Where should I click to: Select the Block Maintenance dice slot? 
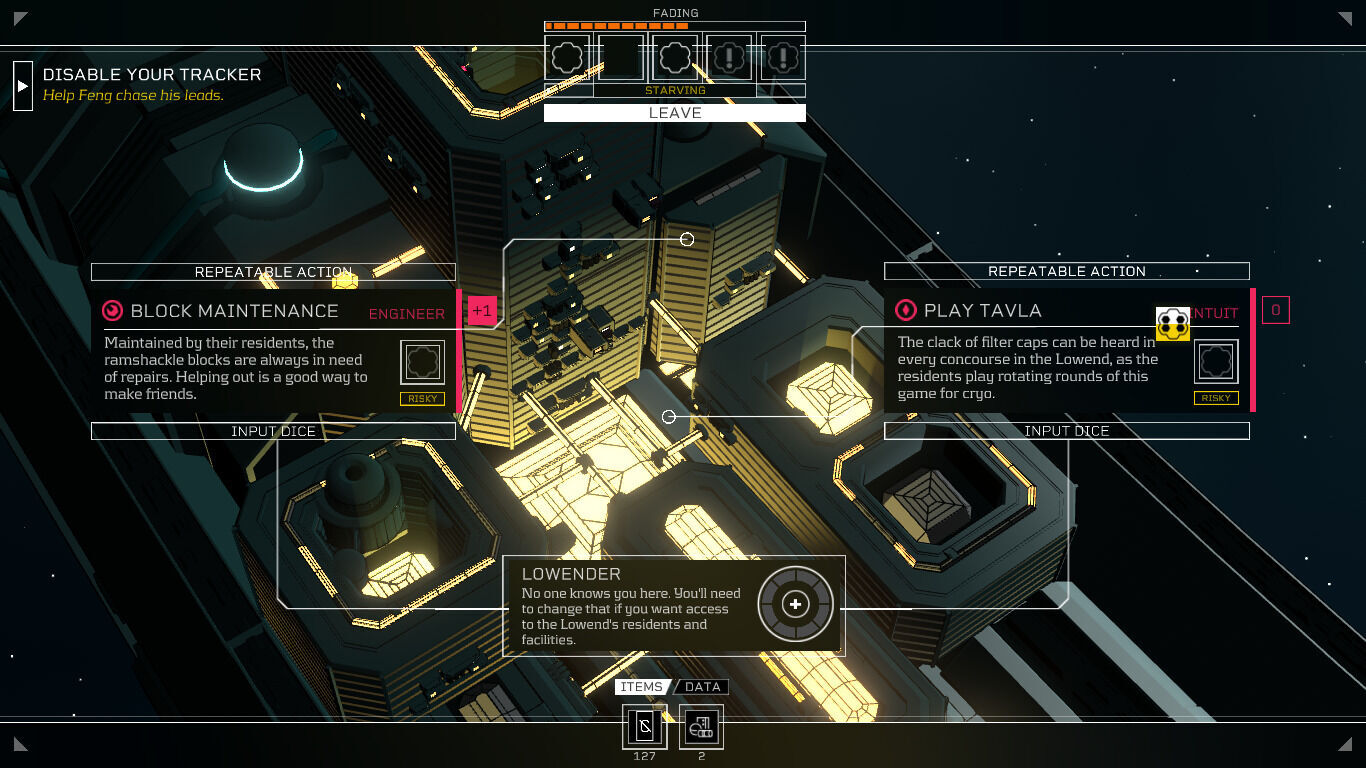[x=422, y=362]
